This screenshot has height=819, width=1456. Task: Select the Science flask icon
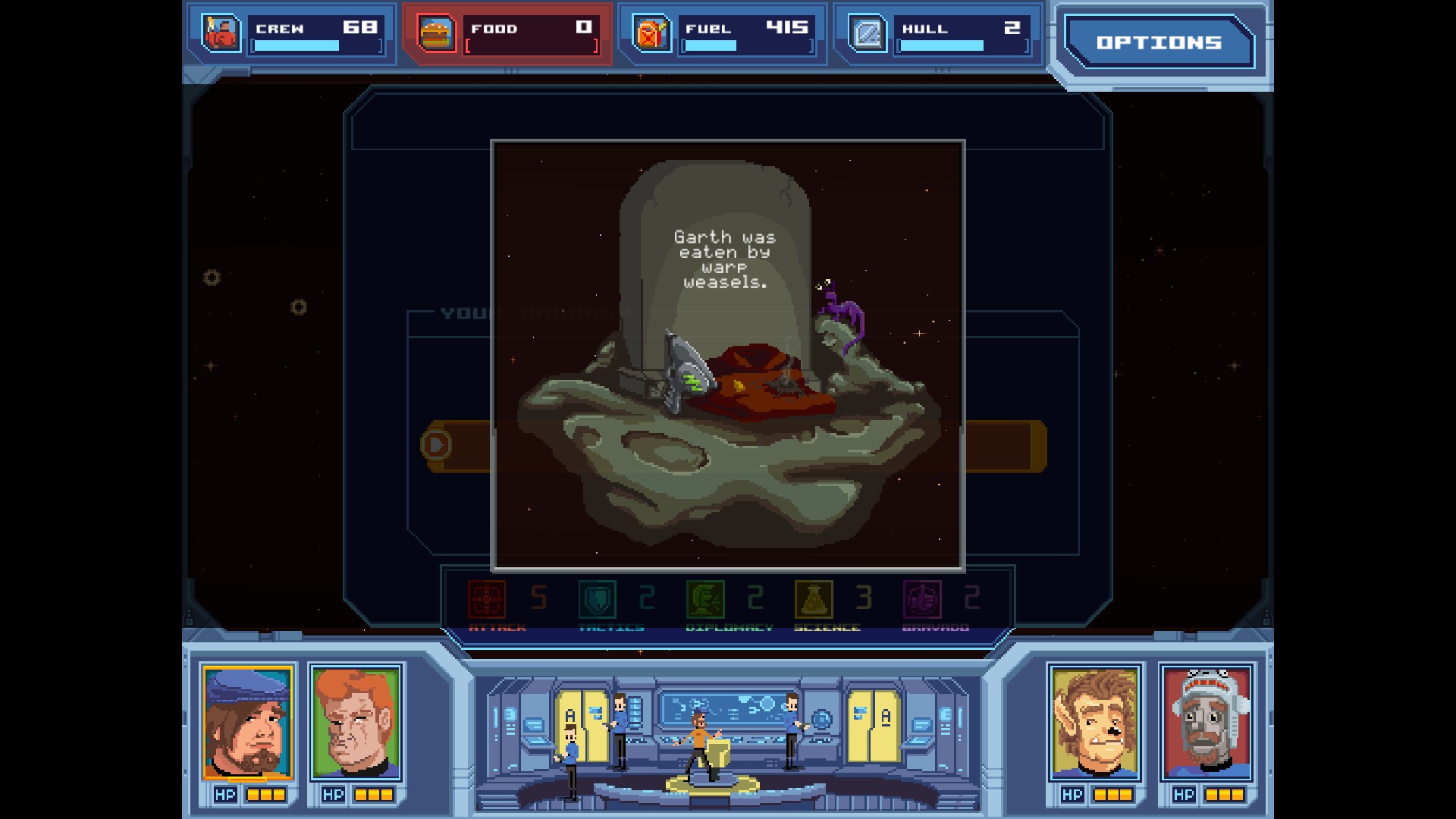point(813,599)
